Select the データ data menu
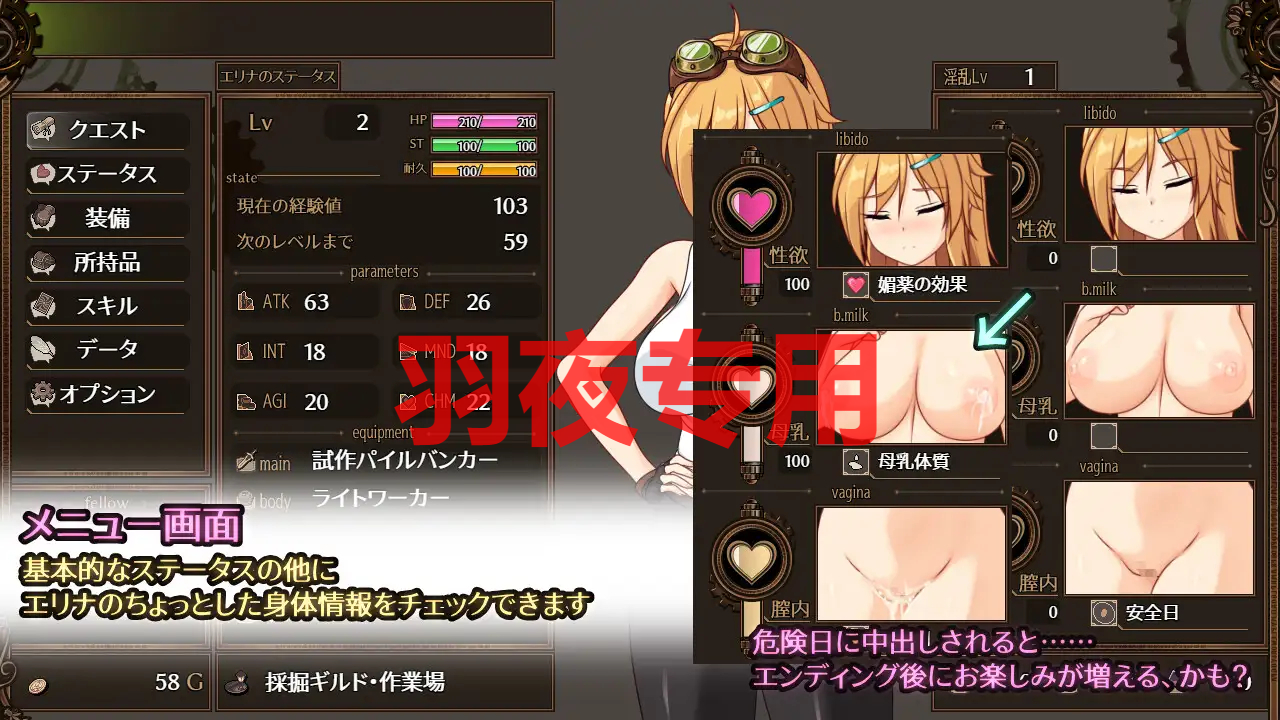Image resolution: width=1280 pixels, height=720 pixels. coord(107,350)
